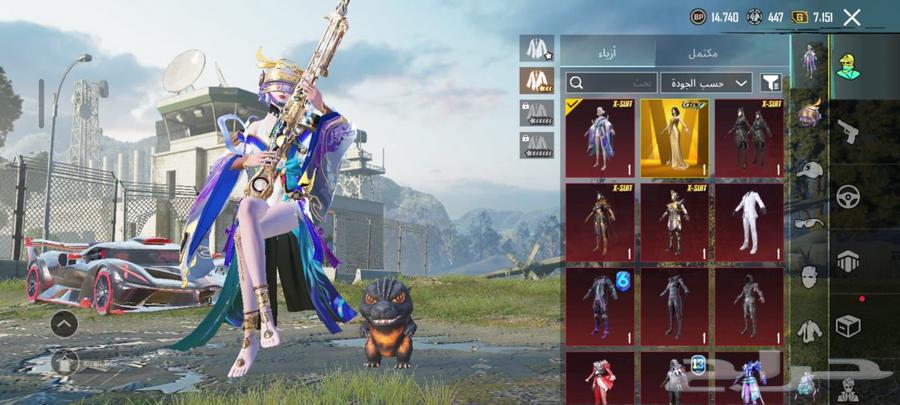
Task: Open the pistol weapons category
Action: (848, 132)
